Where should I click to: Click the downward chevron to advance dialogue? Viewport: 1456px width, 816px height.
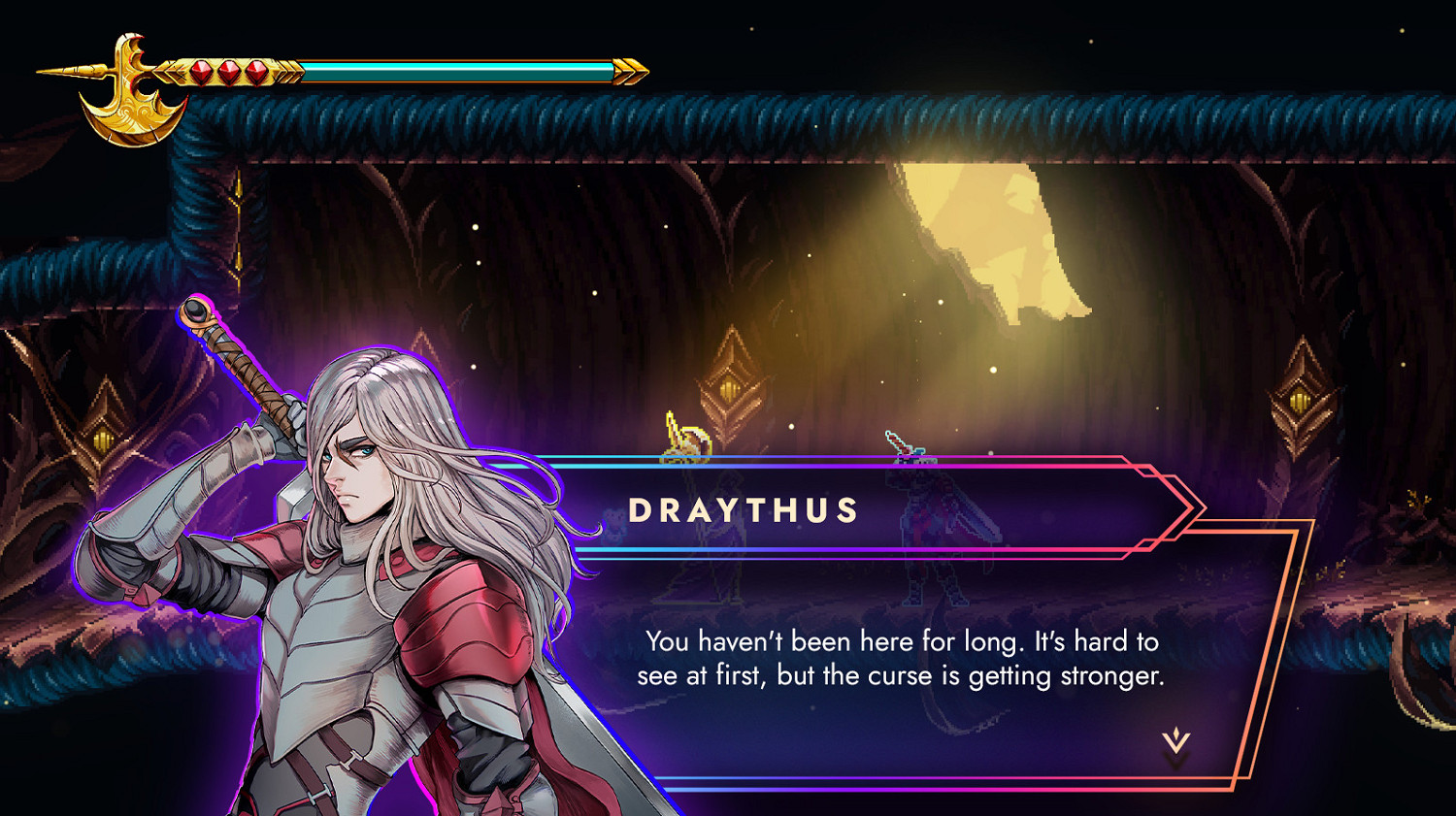(x=1176, y=739)
